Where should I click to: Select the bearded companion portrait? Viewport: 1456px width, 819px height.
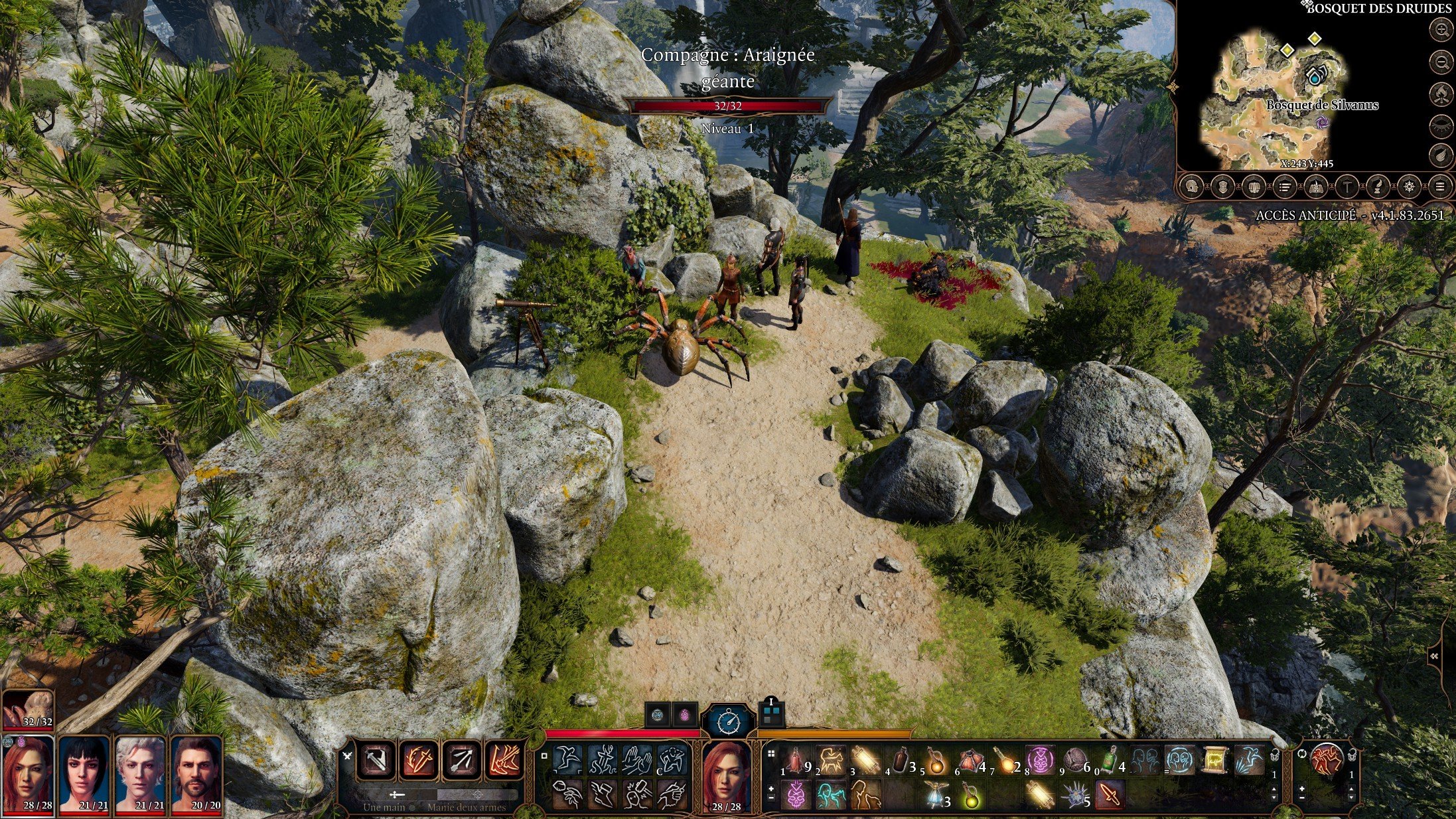pyautogui.click(x=196, y=775)
